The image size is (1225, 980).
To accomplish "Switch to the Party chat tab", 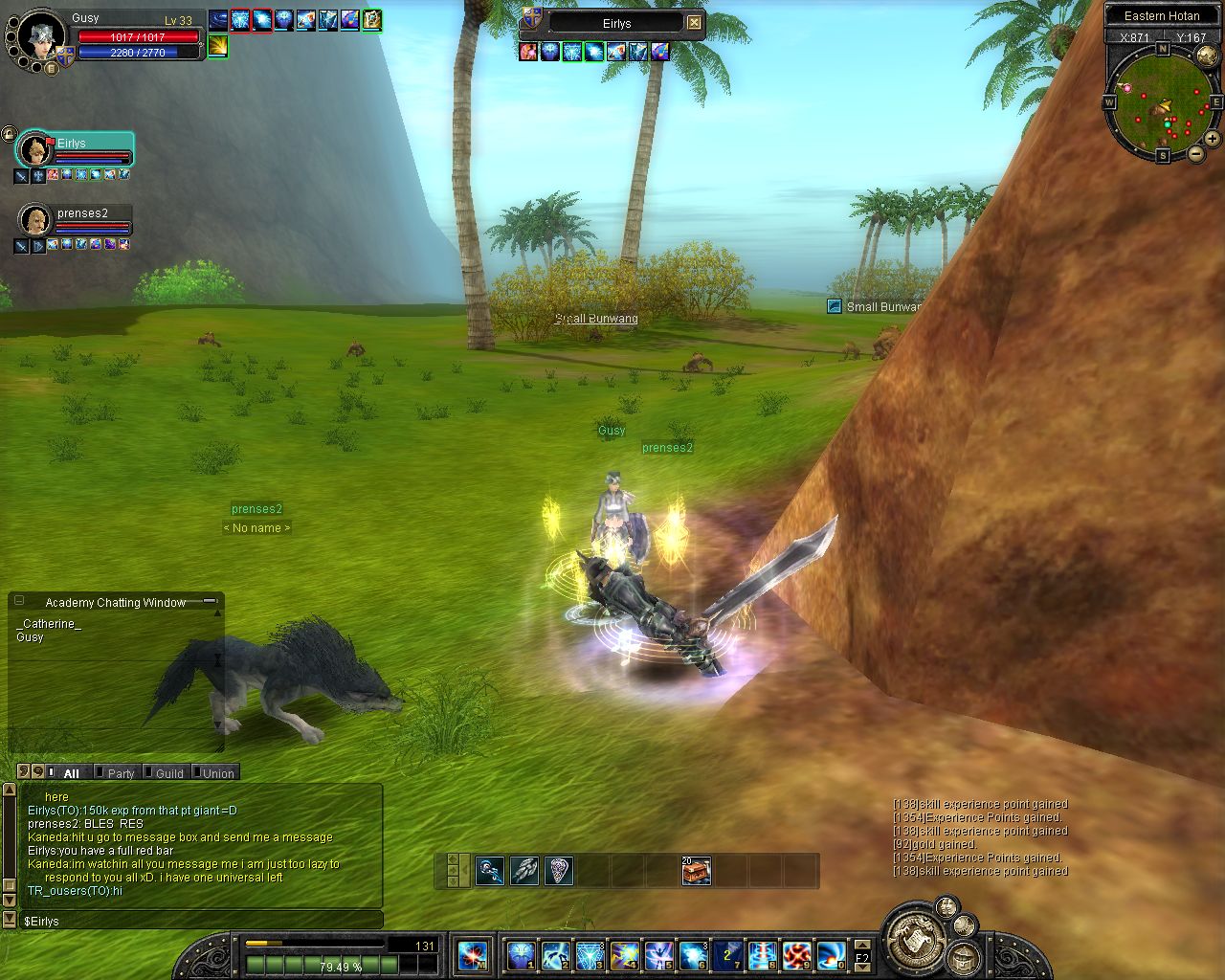I will (x=120, y=773).
